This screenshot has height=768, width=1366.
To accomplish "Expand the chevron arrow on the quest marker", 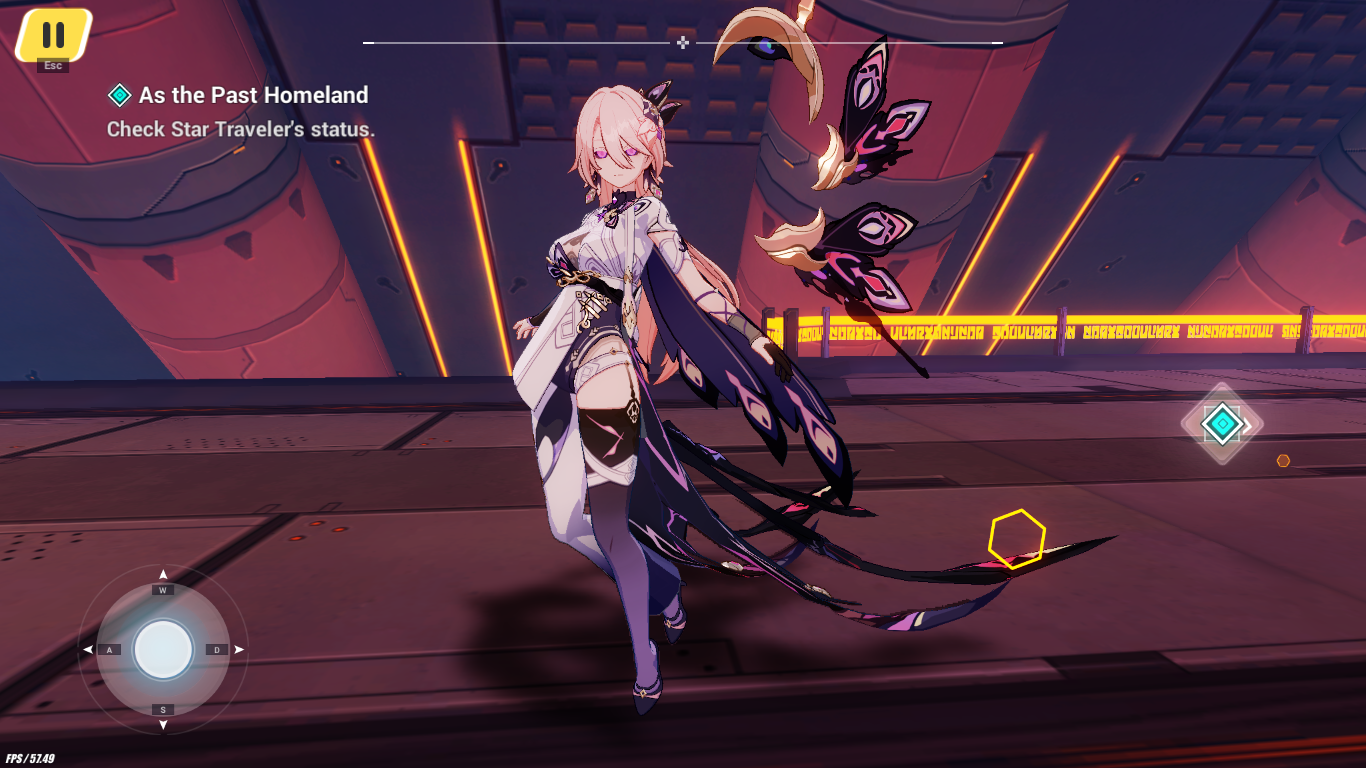I will tap(1247, 426).
